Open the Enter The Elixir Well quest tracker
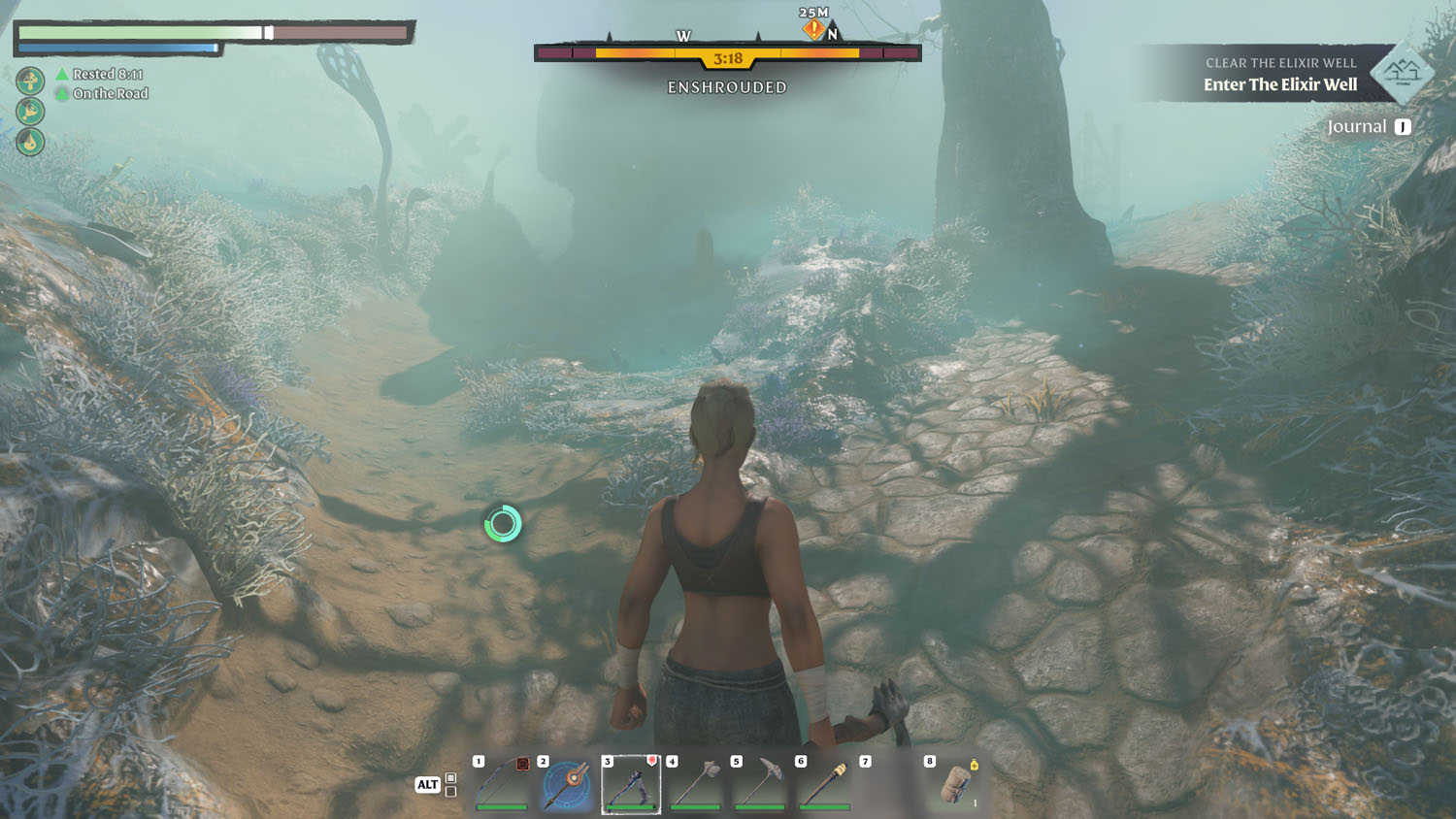This screenshot has height=819, width=1456. pos(1280,84)
